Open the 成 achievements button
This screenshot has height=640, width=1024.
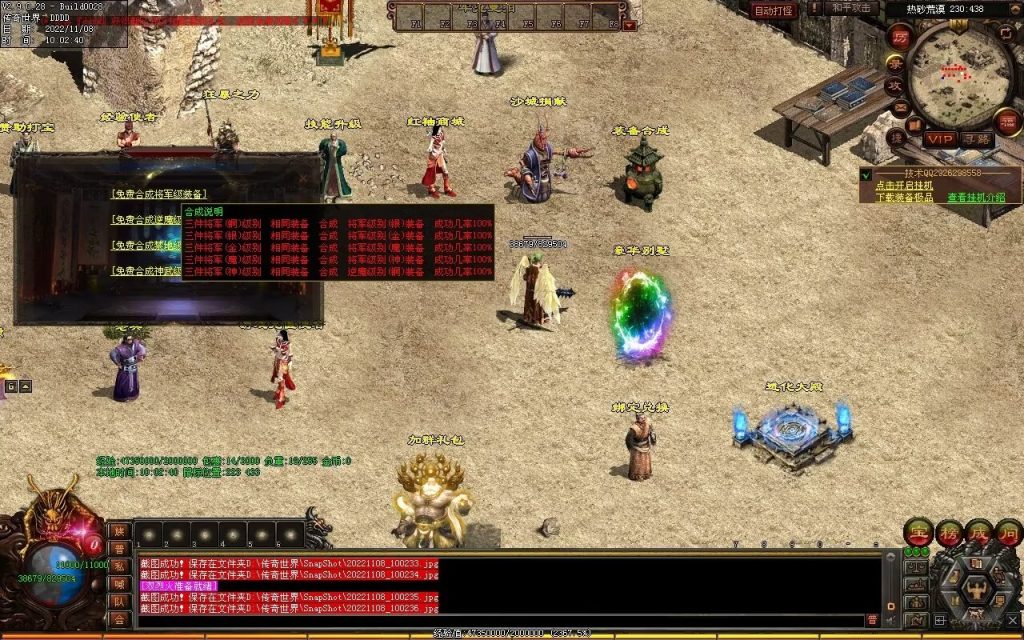point(977,532)
